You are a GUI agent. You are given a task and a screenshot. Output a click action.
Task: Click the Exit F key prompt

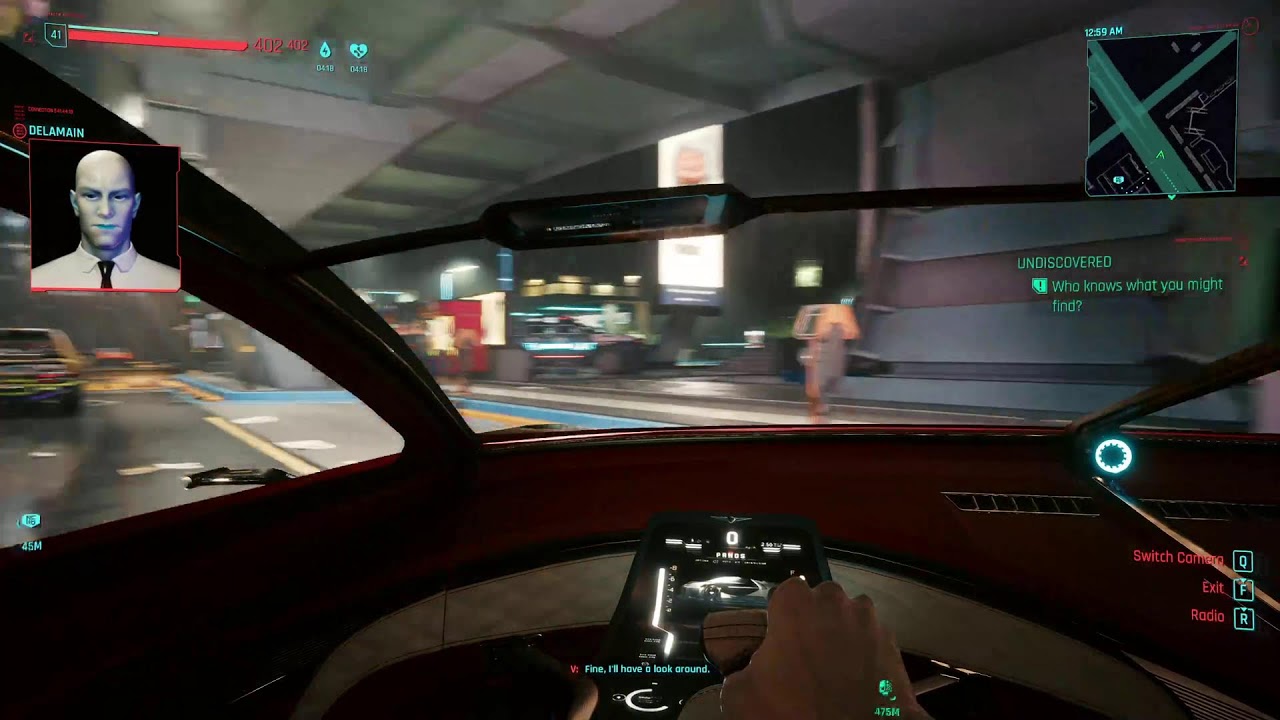[1242, 590]
